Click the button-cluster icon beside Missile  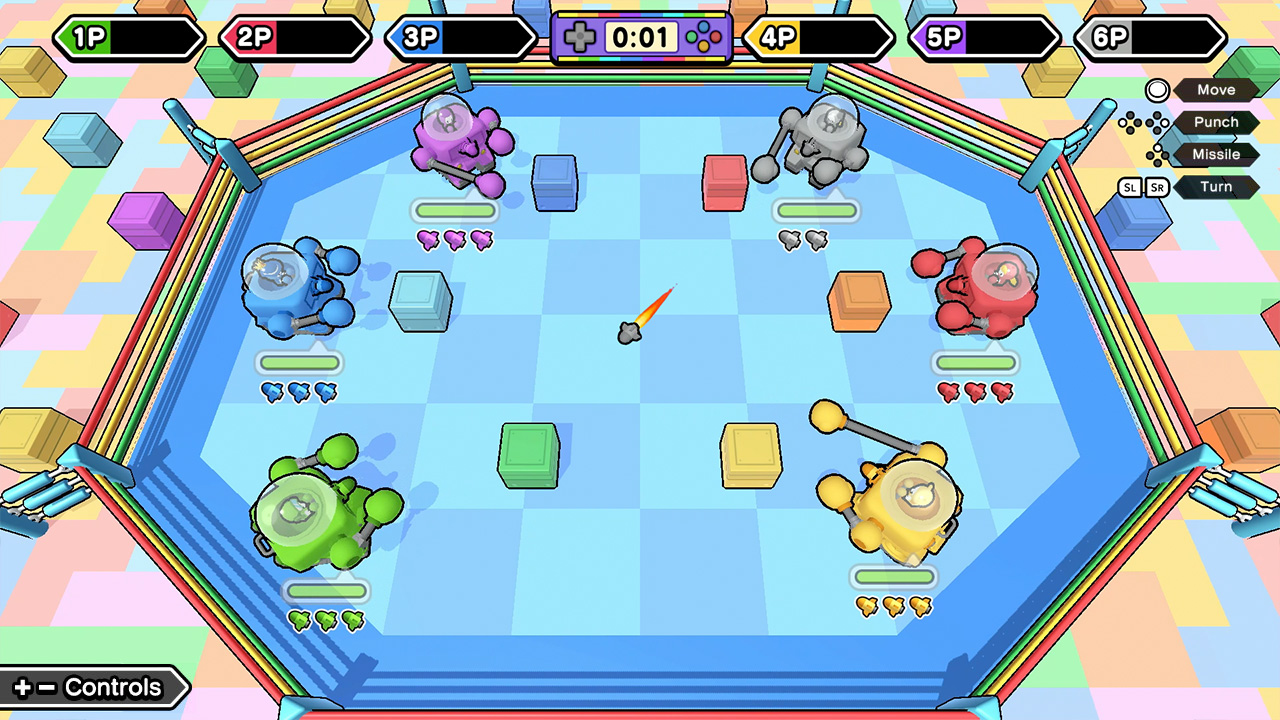tap(1159, 154)
